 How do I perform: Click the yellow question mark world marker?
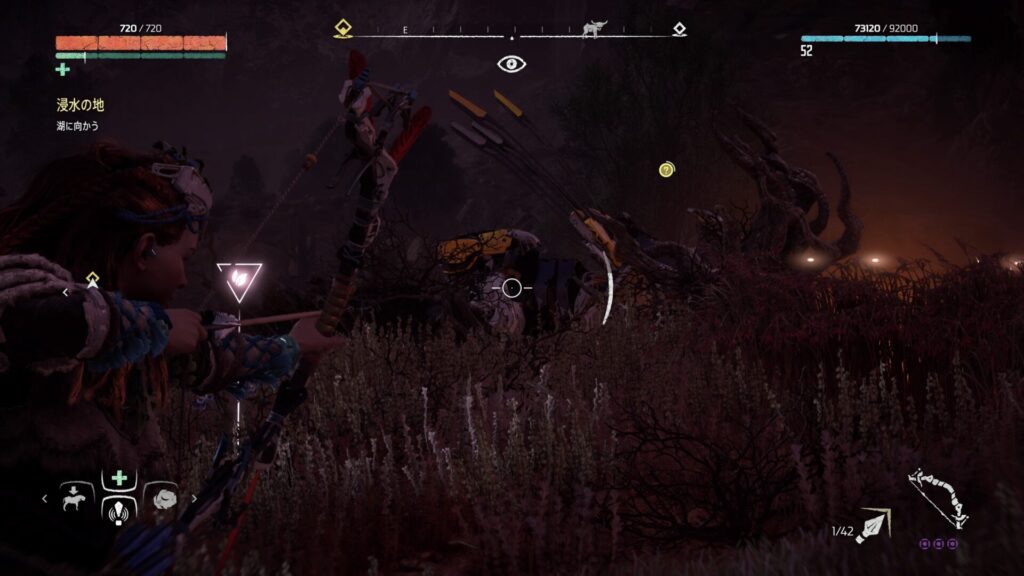coord(666,170)
